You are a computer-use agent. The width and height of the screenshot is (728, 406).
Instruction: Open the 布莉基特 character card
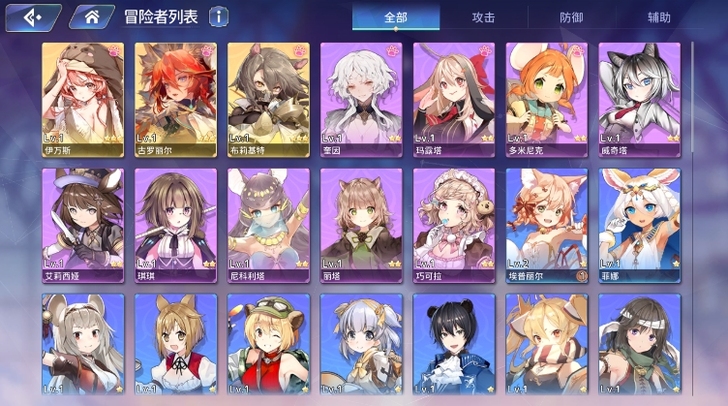click(x=268, y=98)
